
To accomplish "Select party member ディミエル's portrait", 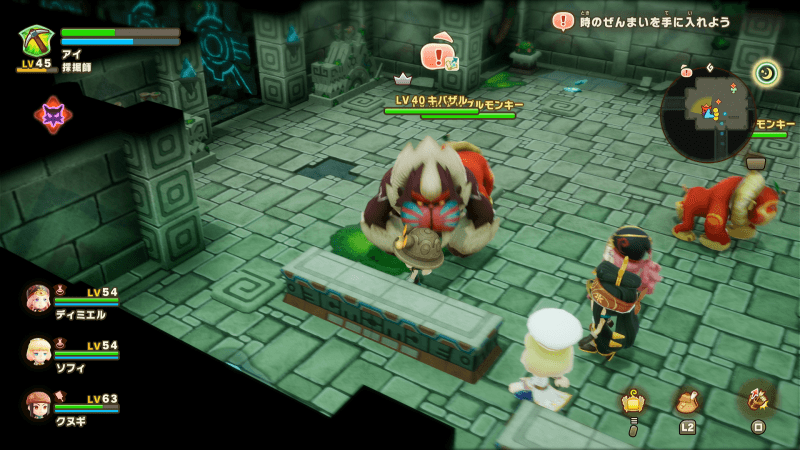I will click(39, 298).
